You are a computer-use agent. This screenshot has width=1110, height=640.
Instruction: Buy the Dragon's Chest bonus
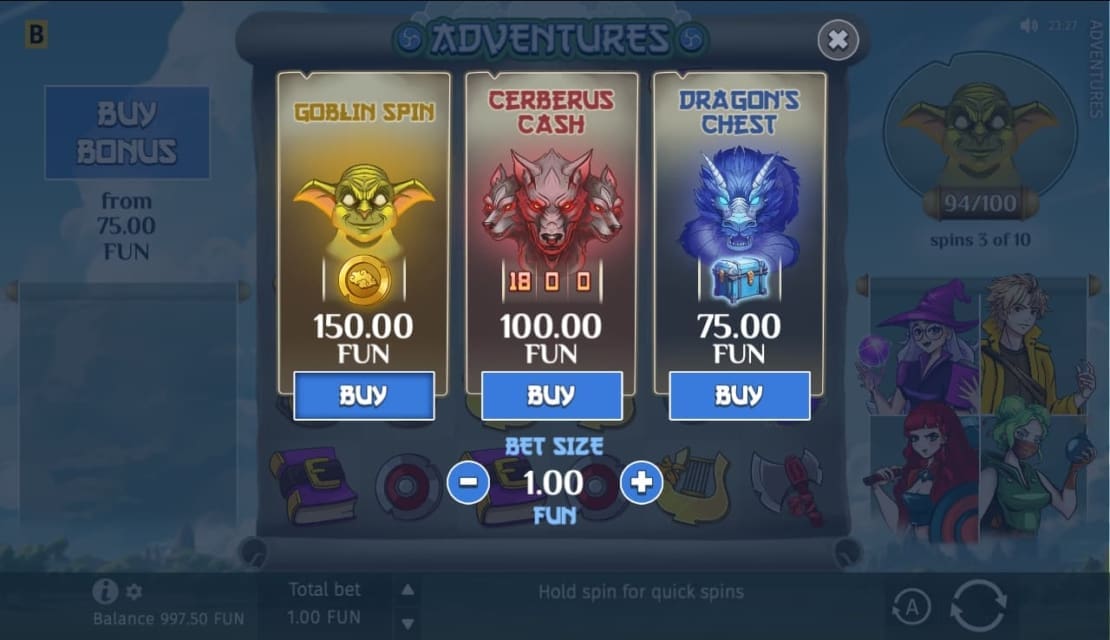click(739, 396)
